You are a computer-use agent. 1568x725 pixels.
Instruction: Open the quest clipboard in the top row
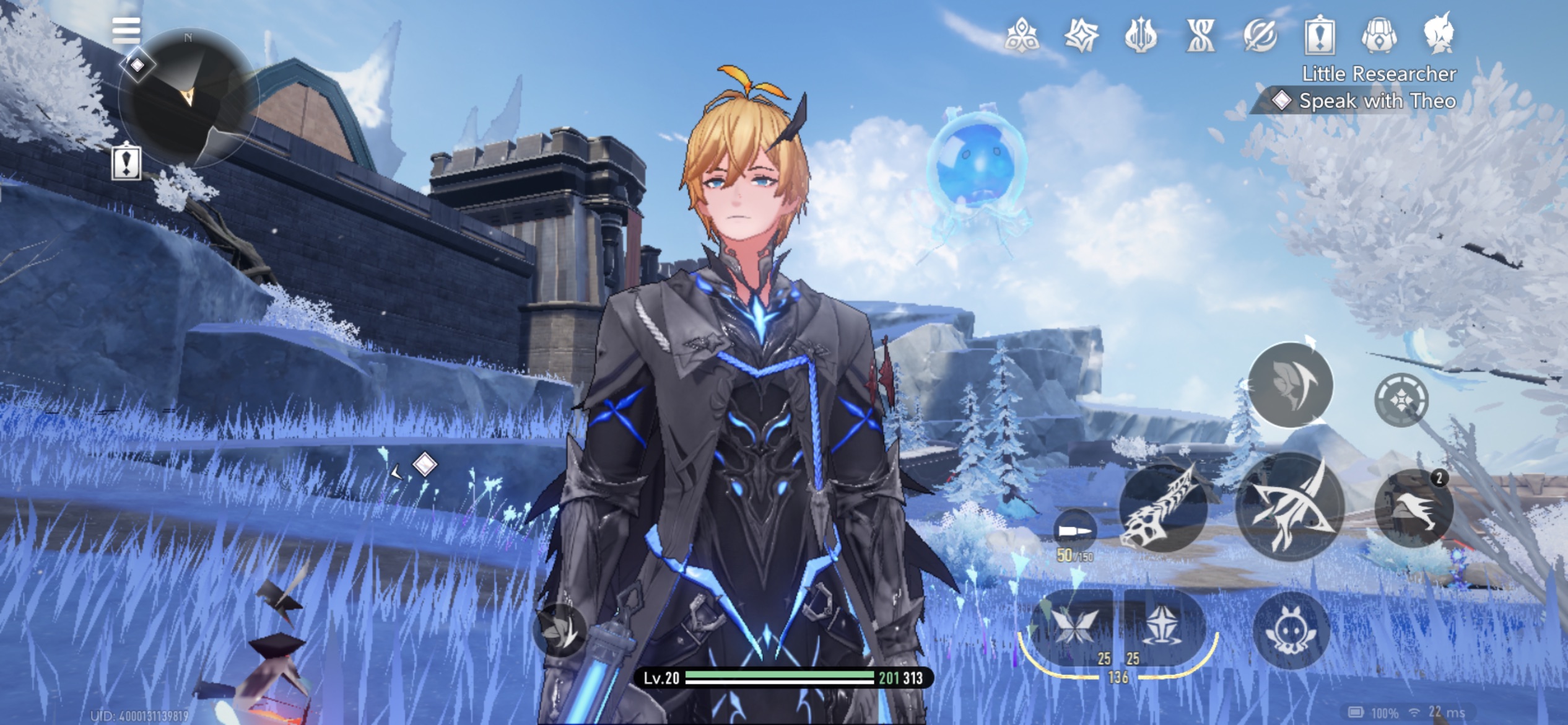coord(1320,35)
